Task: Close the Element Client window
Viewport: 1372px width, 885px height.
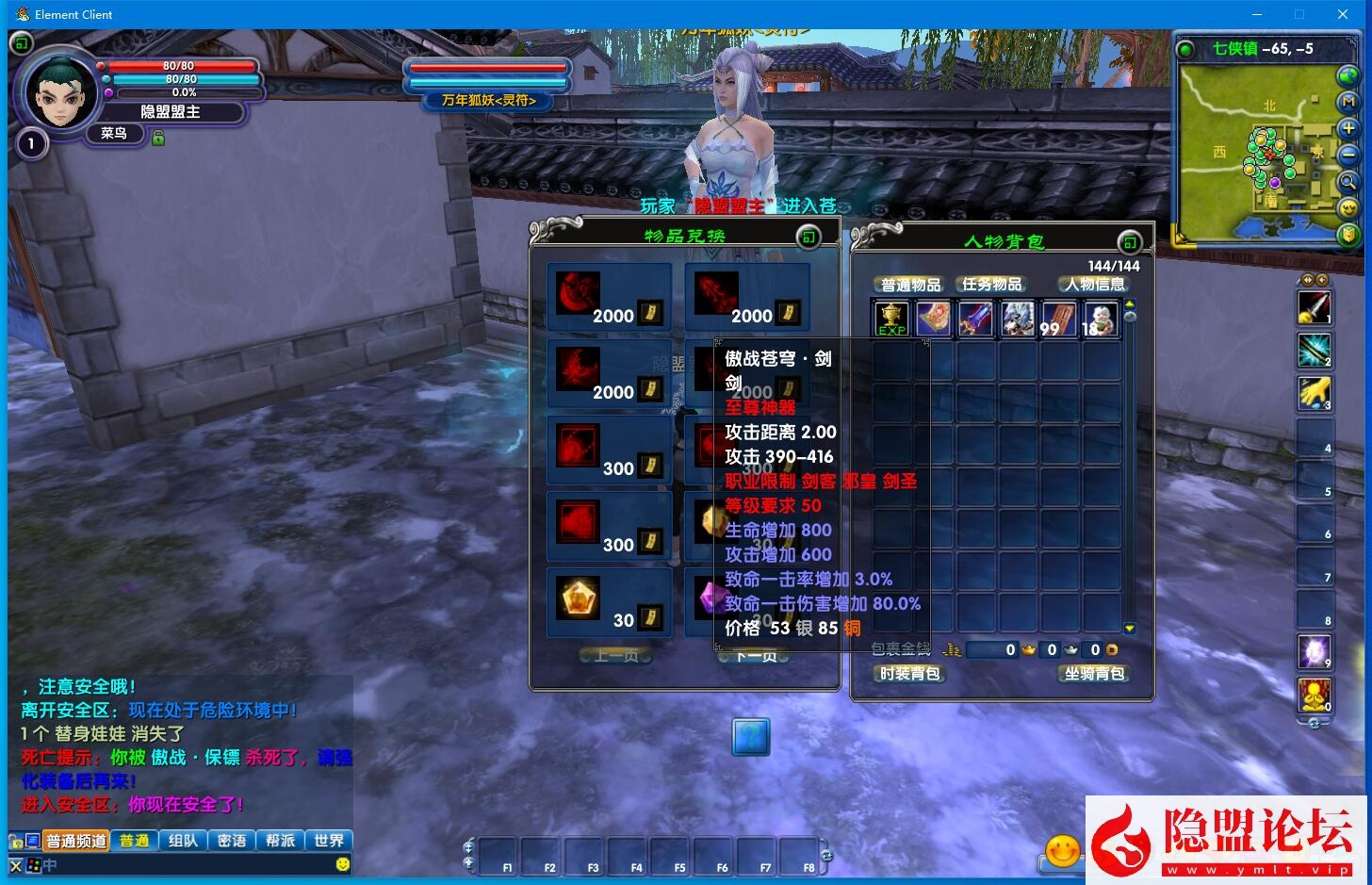Action: coord(1343,14)
